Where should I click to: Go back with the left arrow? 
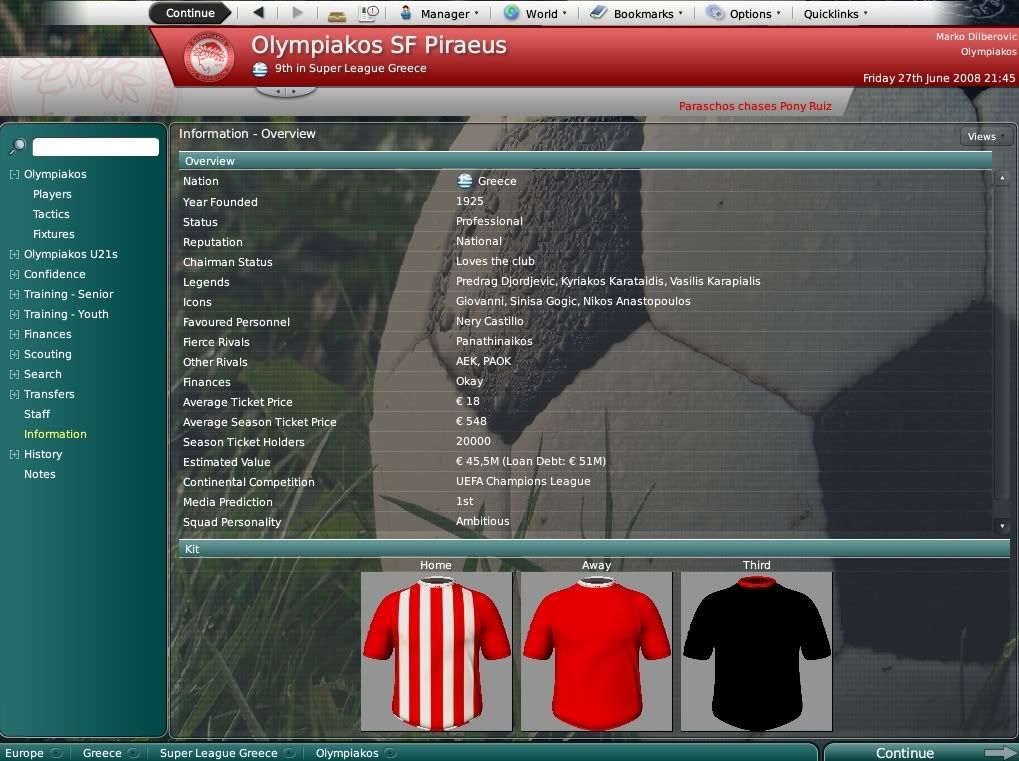pos(259,13)
